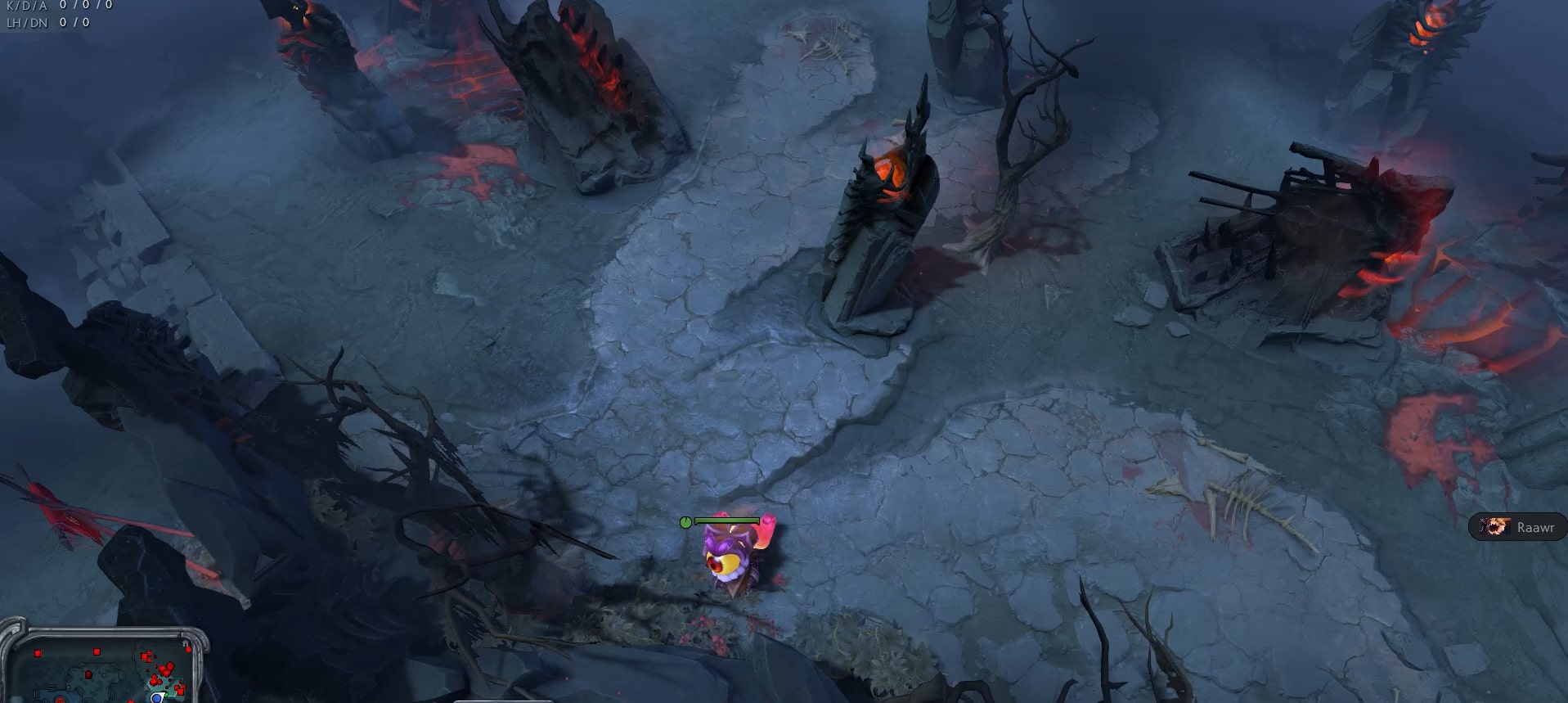Click the red marker along the minimap's top edge
1568x703 pixels.
(x=97, y=652)
